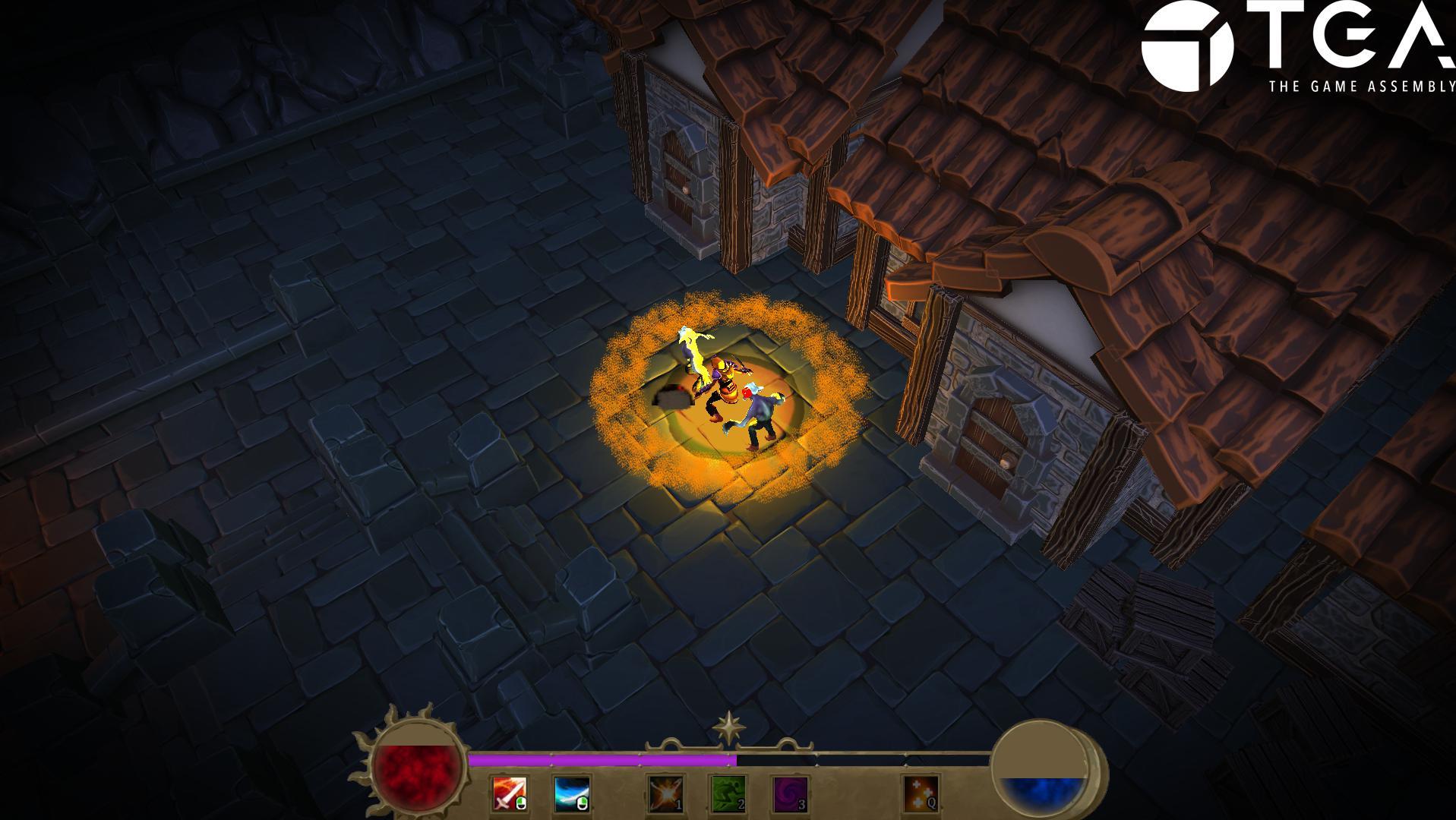The image size is (1456, 820).
Task: Select the flaming sword melee attack icon
Action: (510, 793)
